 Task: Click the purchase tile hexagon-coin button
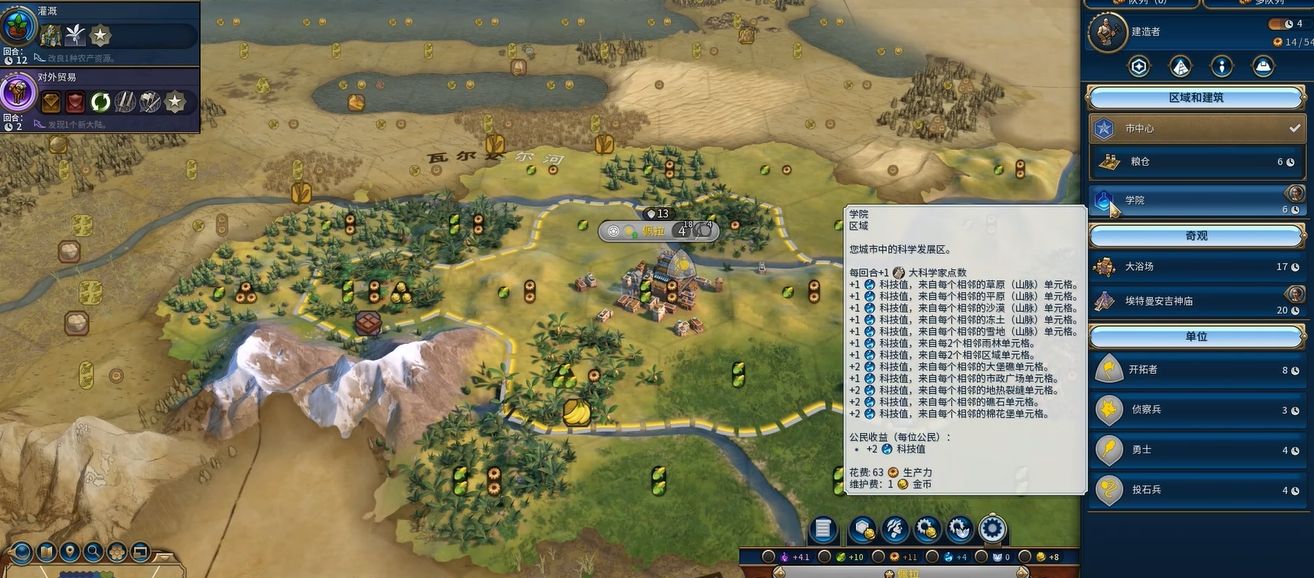pos(862,529)
